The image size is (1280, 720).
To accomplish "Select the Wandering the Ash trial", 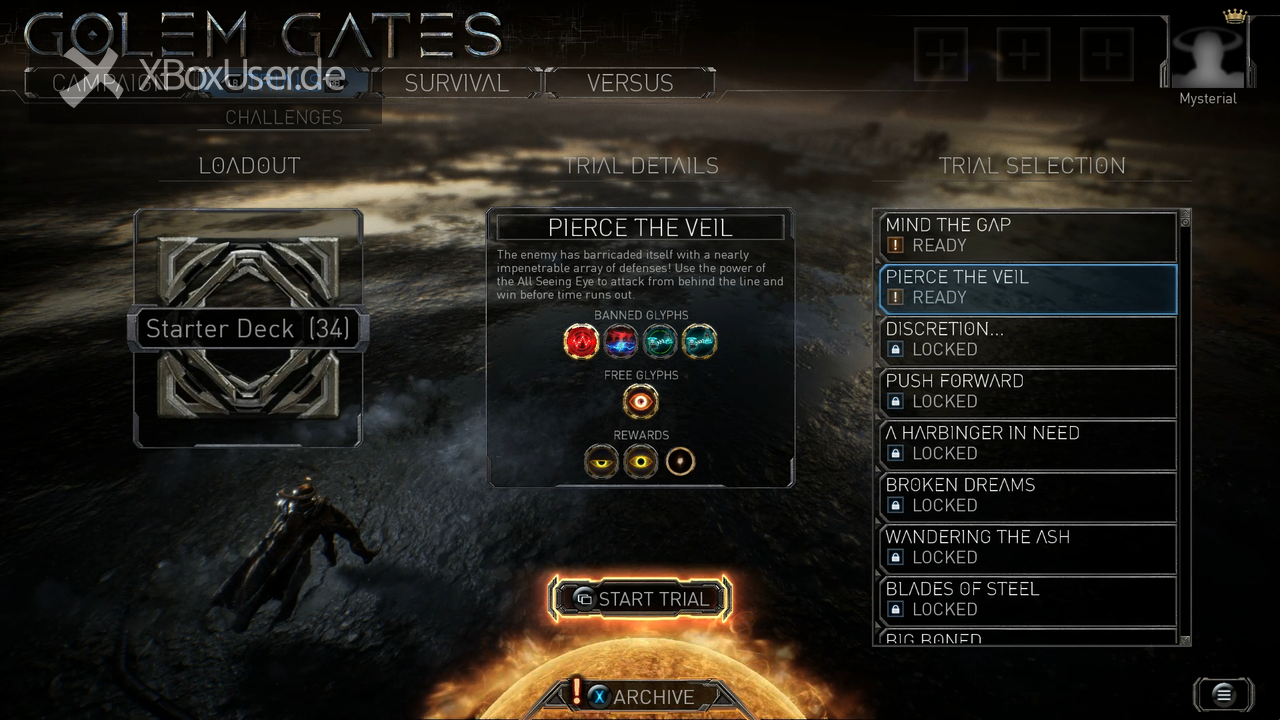I will click(1027, 548).
